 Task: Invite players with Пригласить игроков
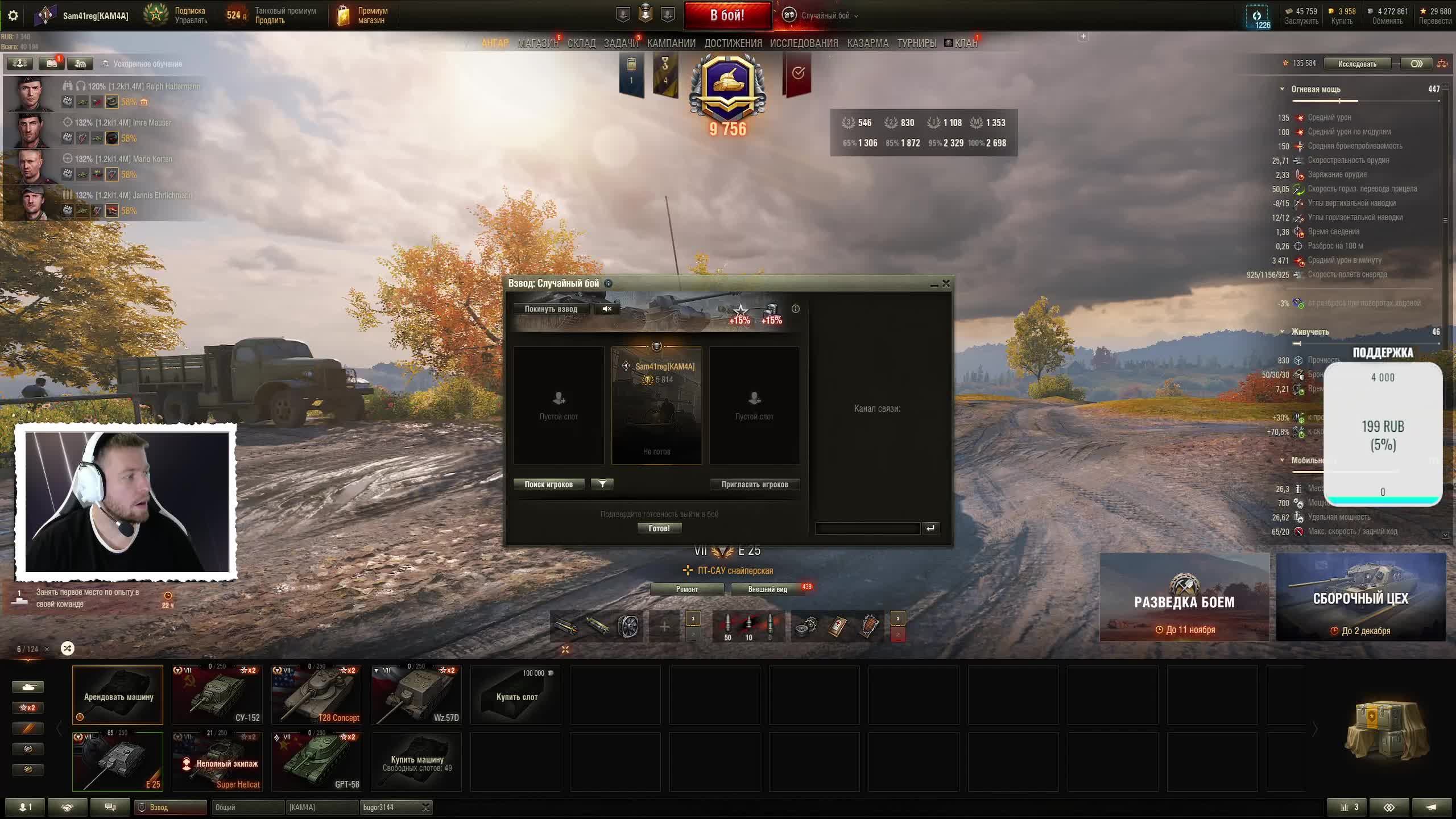tap(754, 485)
